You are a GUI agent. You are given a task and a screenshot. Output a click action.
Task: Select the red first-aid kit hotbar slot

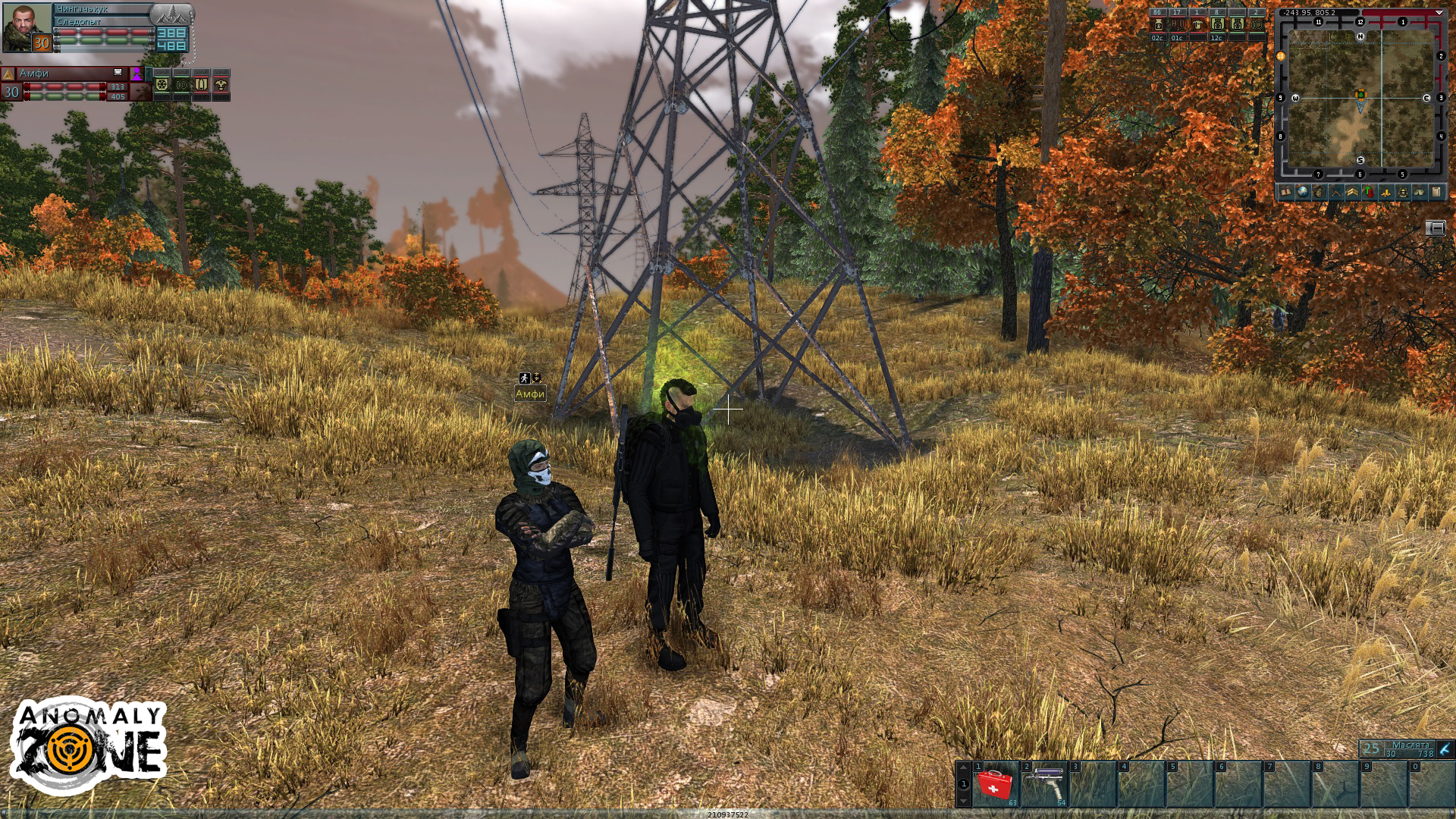point(994,785)
